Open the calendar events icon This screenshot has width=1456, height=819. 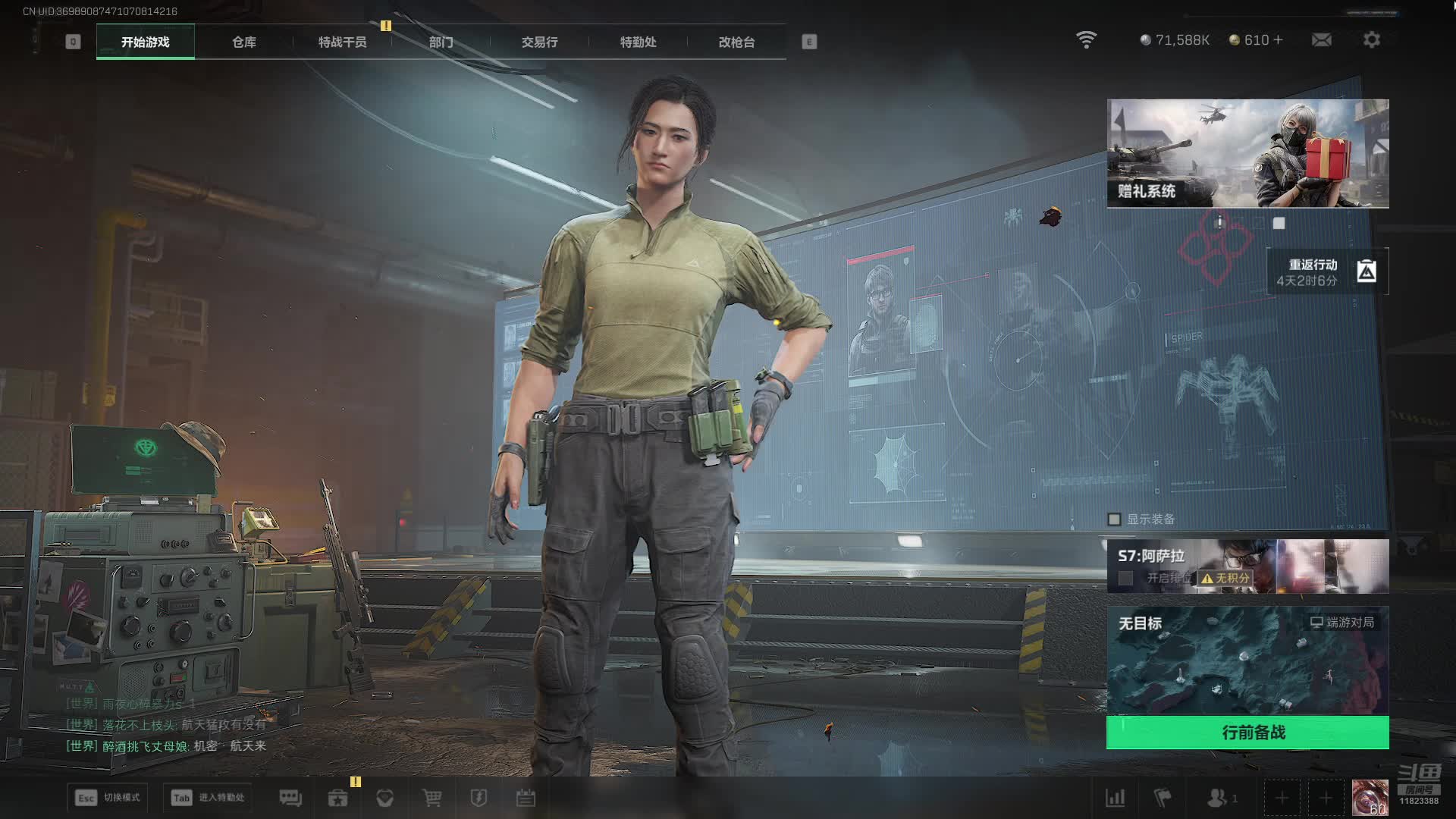[526, 798]
